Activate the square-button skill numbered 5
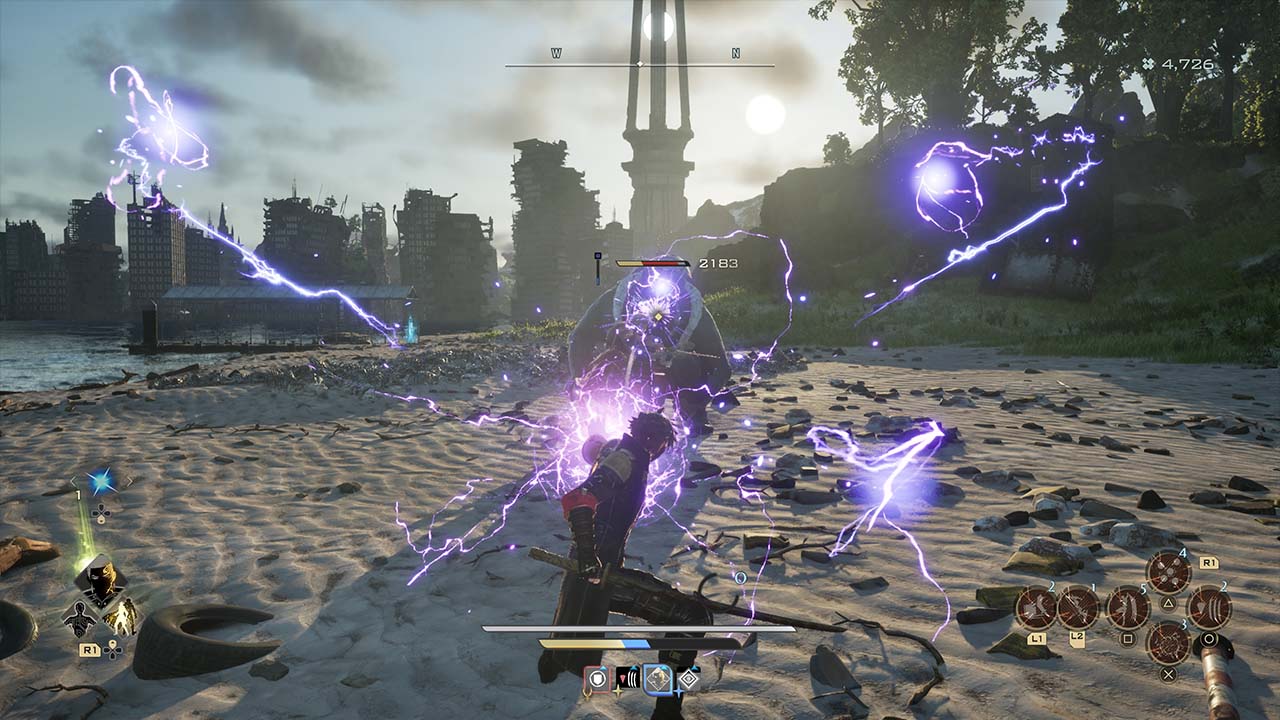Viewport: 1280px width, 720px height. tap(1127, 607)
